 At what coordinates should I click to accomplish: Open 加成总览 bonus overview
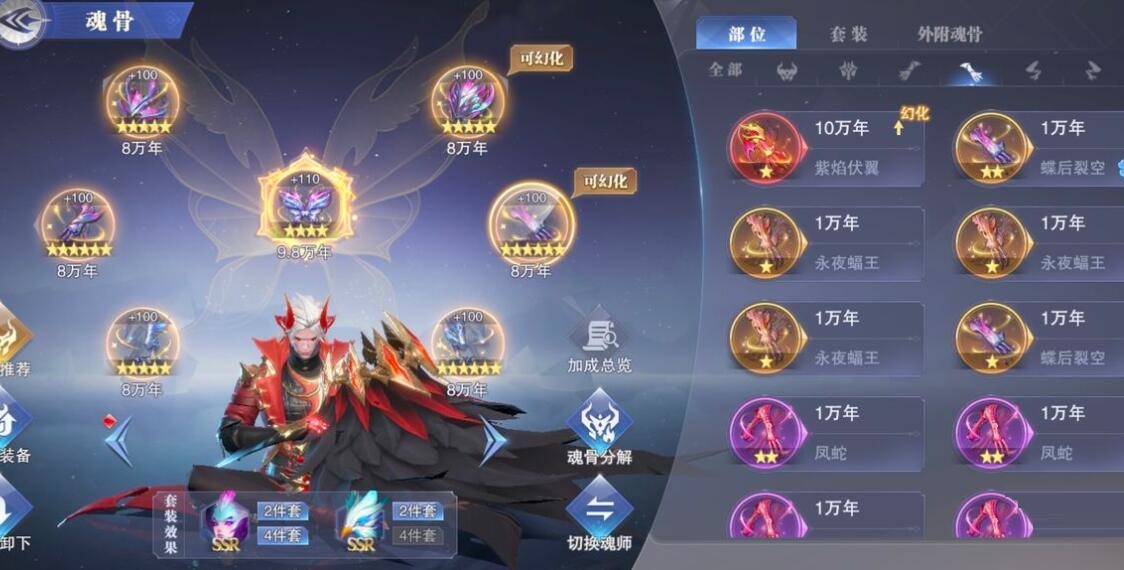point(599,345)
